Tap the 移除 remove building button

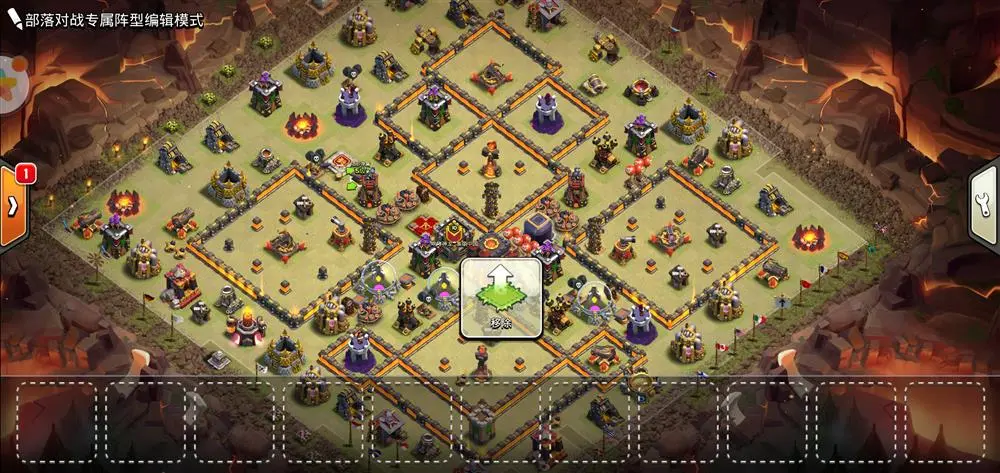500,297
